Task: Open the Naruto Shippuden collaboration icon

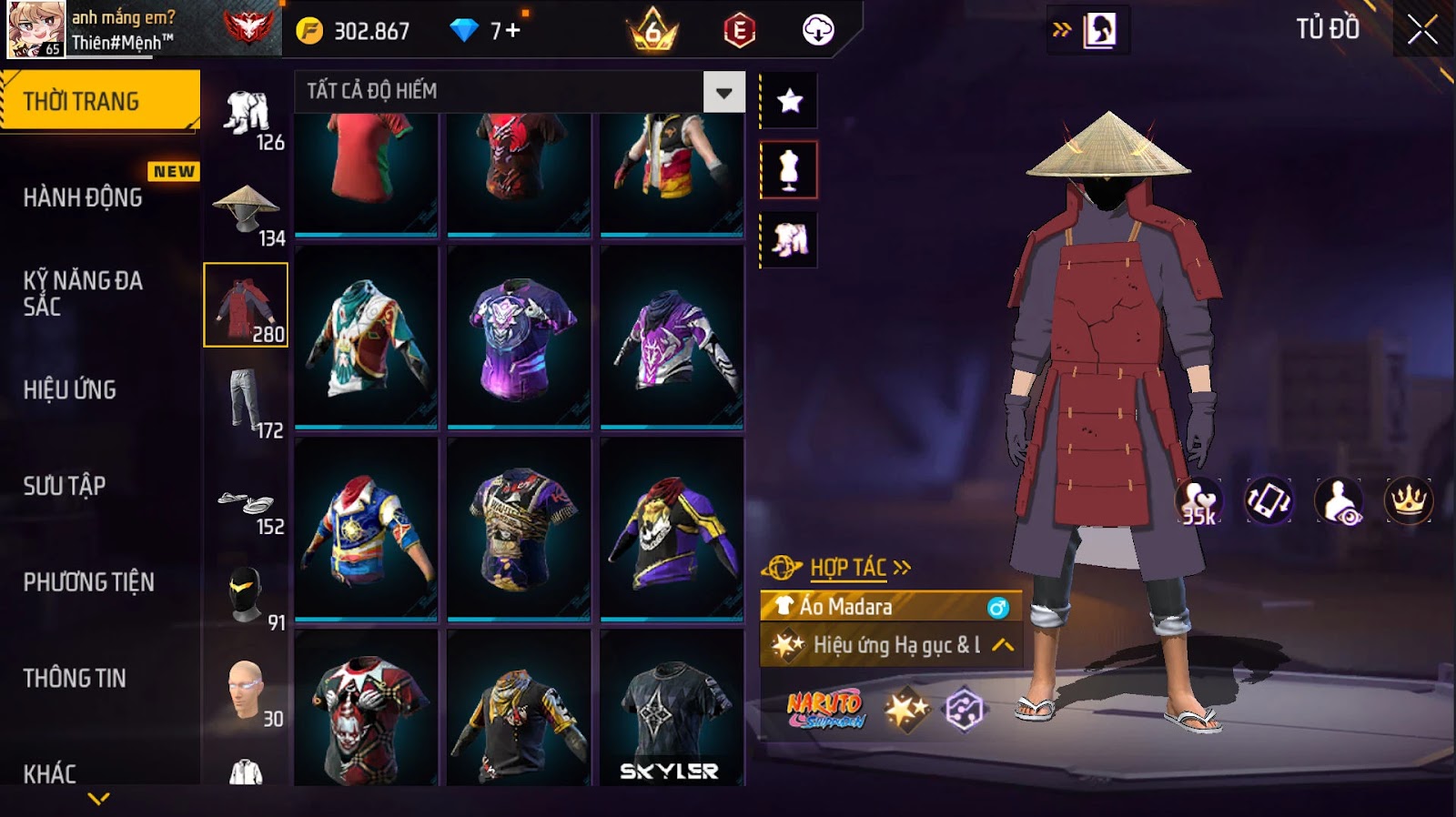Action: pos(824,710)
